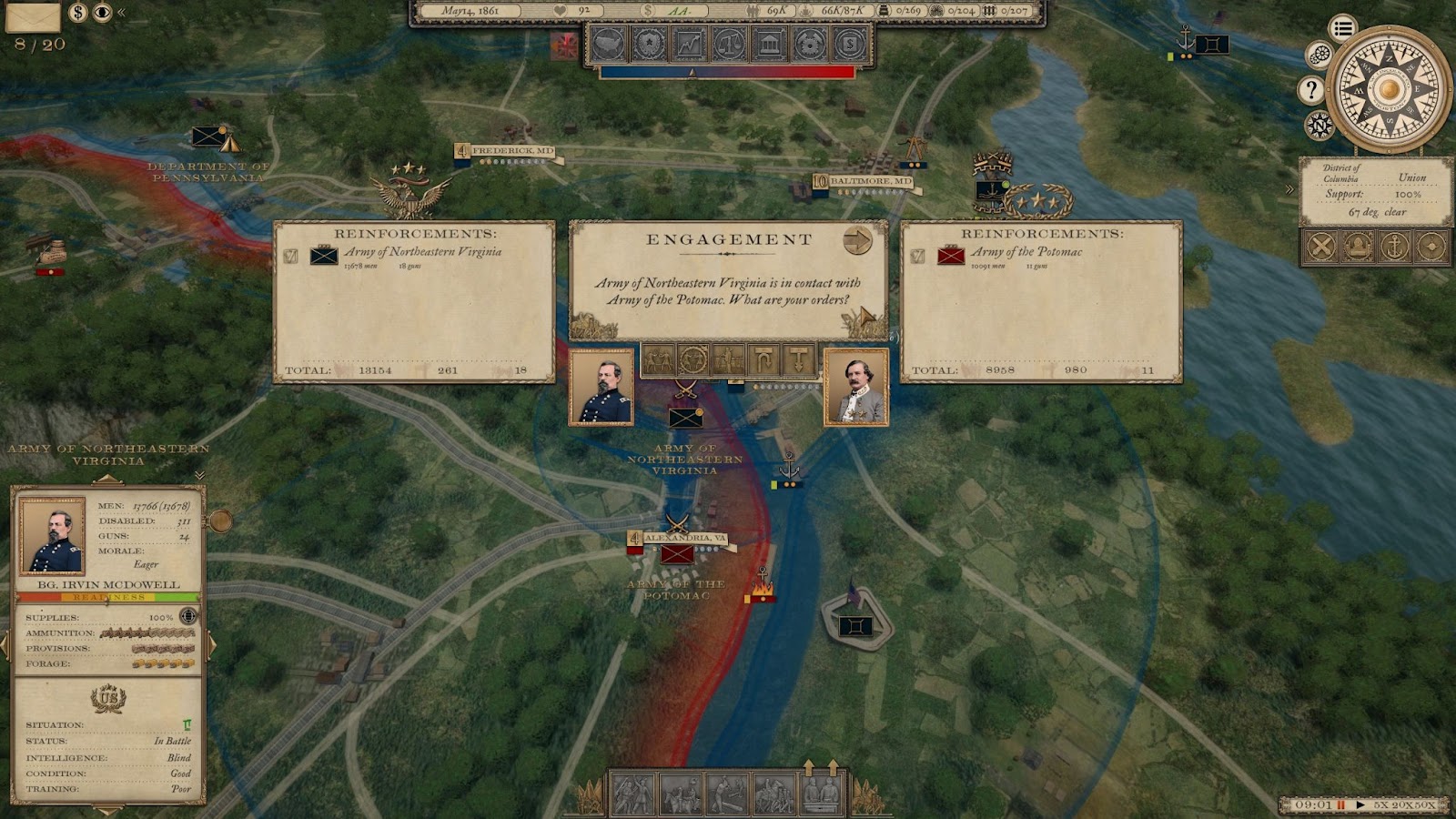Screen dimensions: 1456x819
Task: Click the Confederate general's portrait
Action: [855, 387]
